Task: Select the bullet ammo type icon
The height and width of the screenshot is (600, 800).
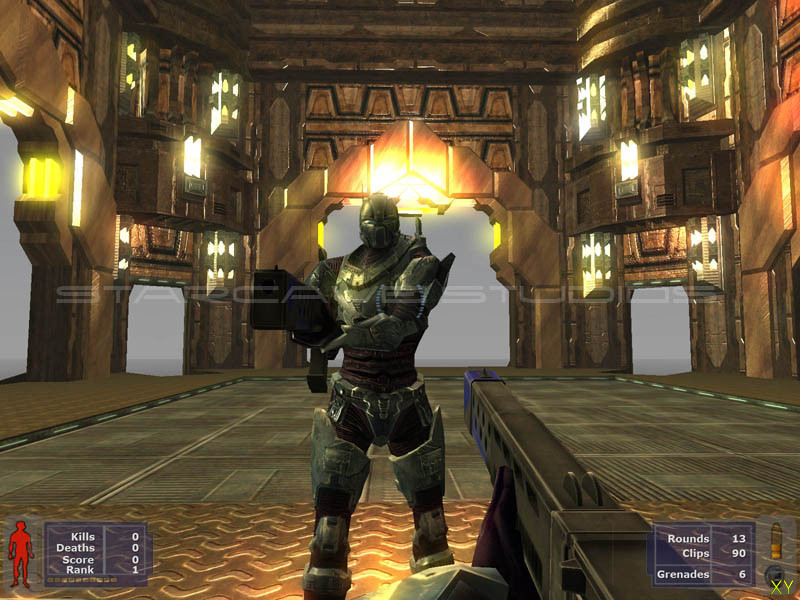Action: 774,543
